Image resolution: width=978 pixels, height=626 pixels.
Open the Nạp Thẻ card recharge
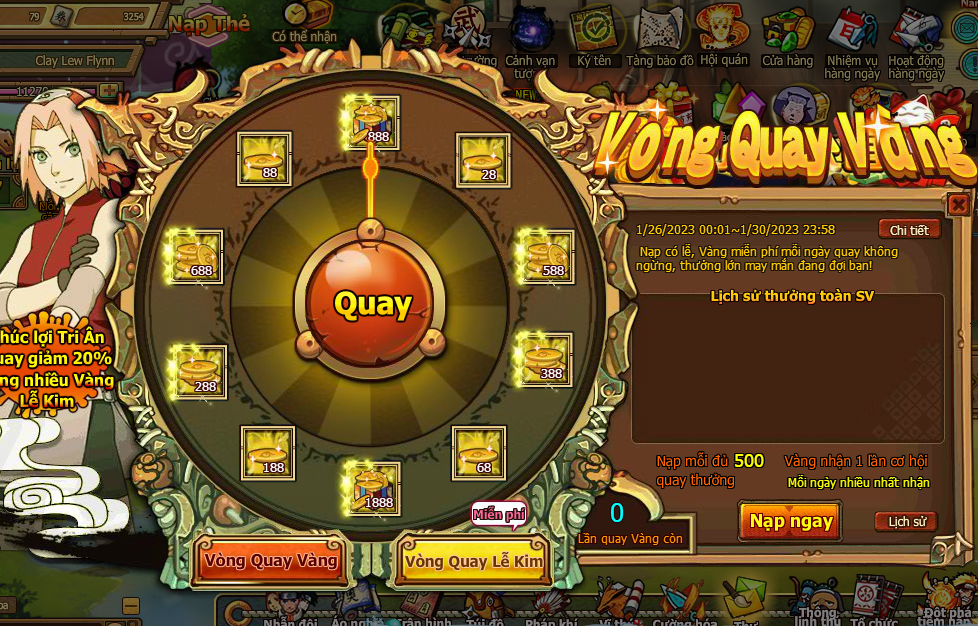coord(209,24)
